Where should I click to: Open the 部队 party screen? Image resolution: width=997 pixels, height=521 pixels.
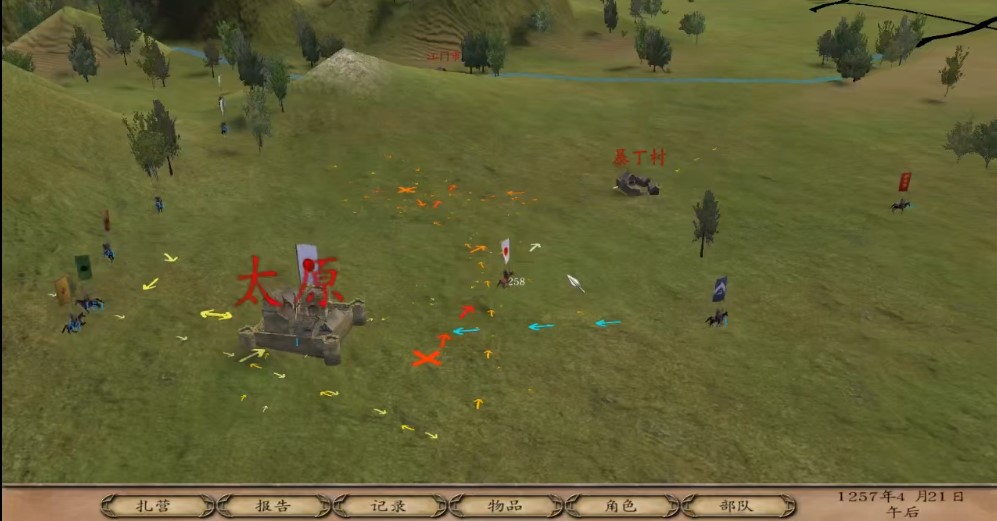[x=737, y=505]
